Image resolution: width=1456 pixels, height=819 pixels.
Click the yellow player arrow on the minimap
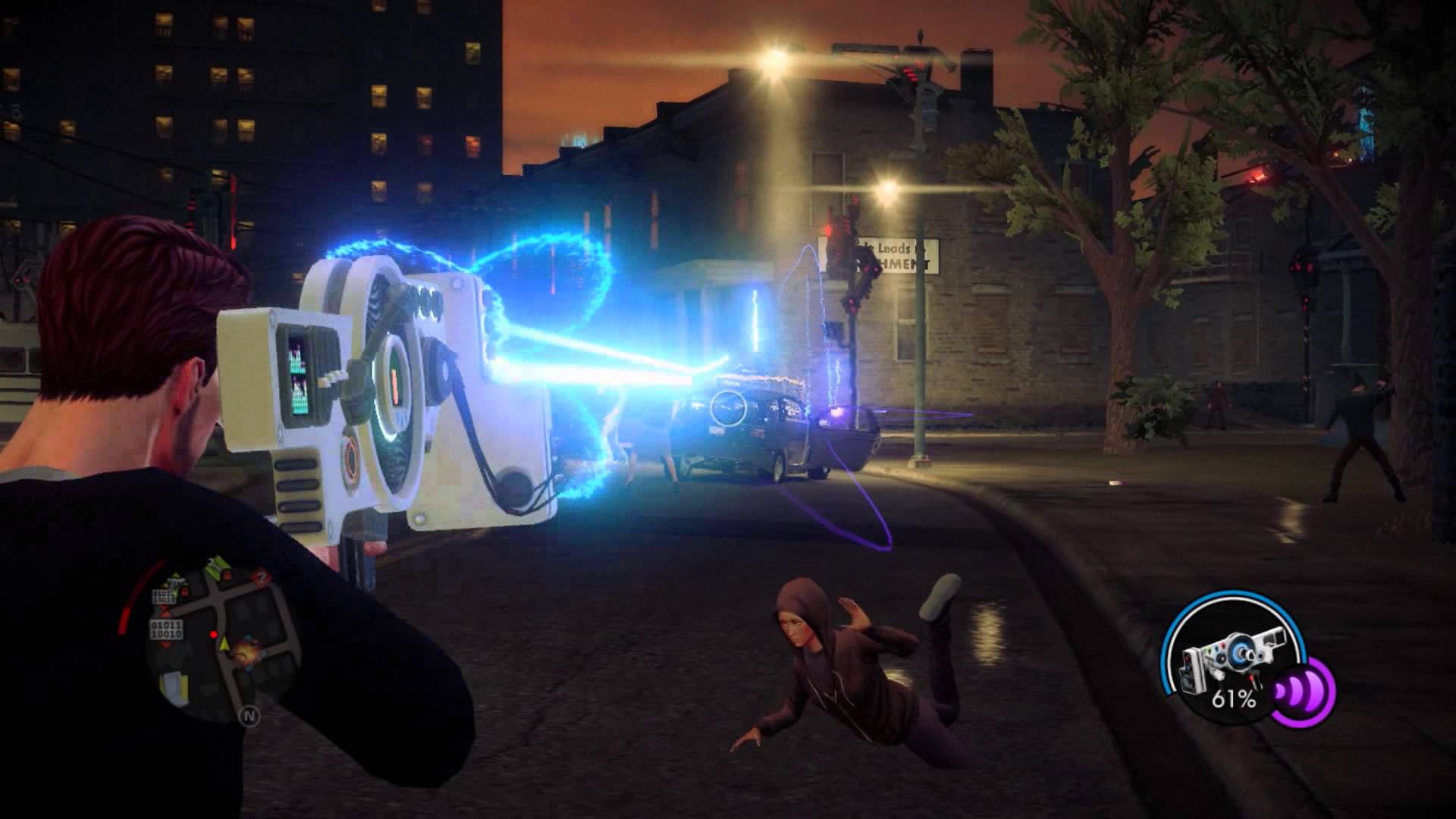[x=224, y=644]
